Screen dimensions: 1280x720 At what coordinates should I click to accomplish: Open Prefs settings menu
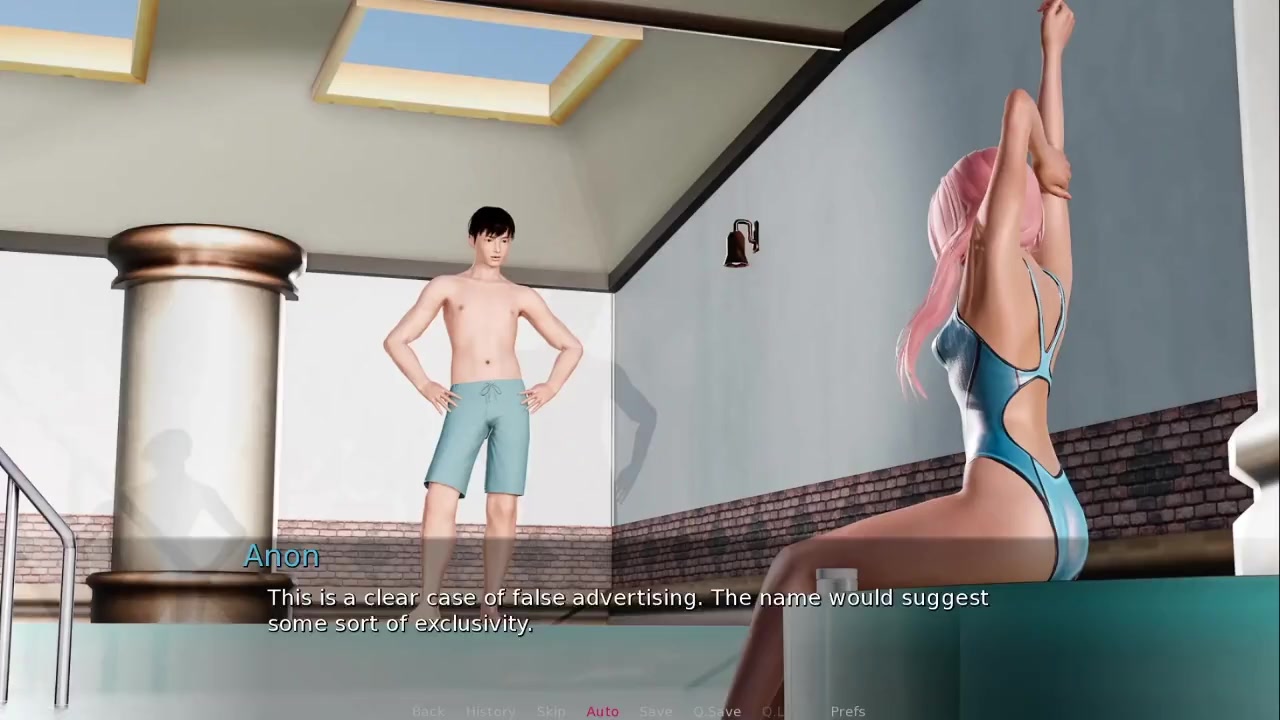(848, 711)
